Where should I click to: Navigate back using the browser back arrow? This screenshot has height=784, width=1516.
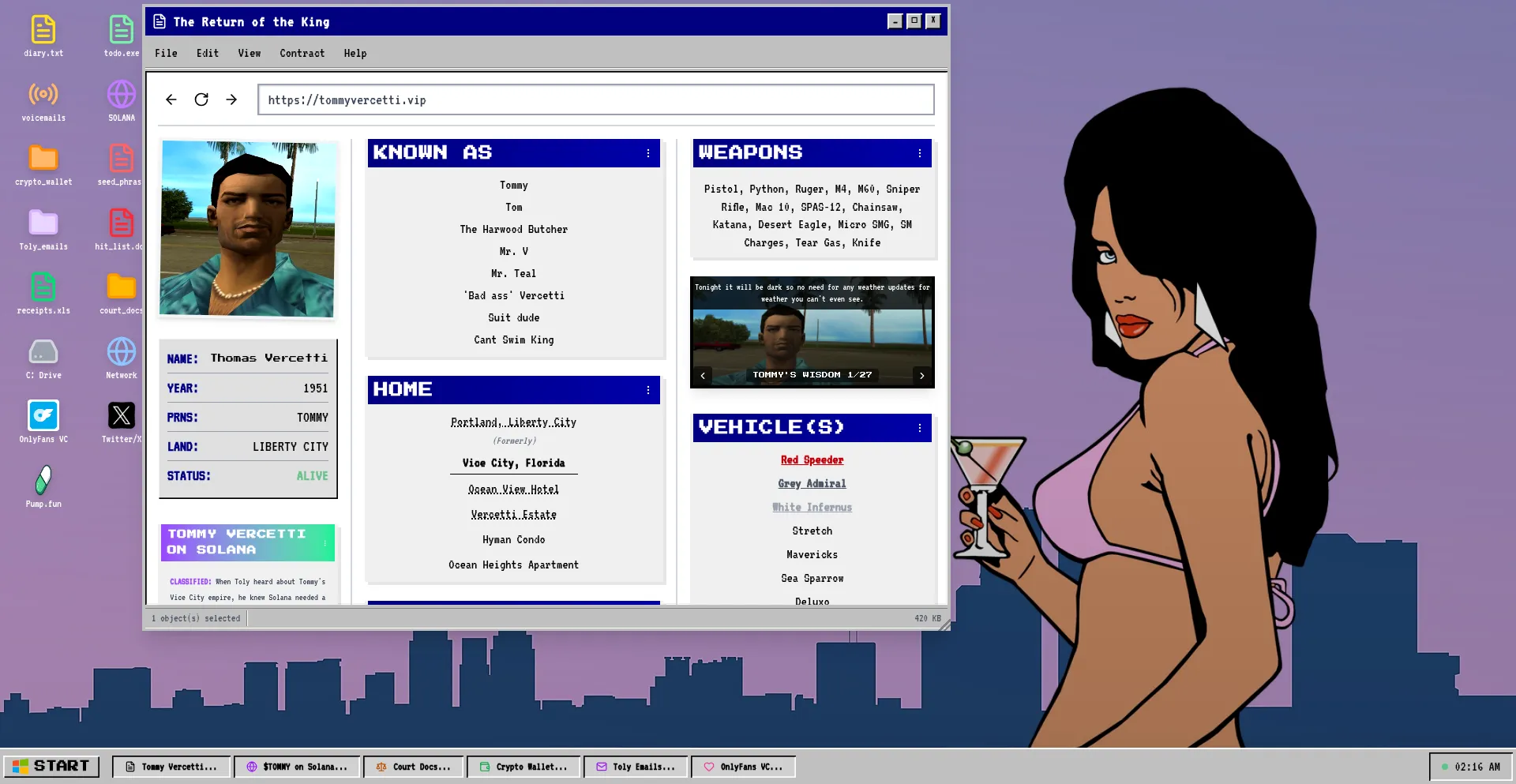171,99
